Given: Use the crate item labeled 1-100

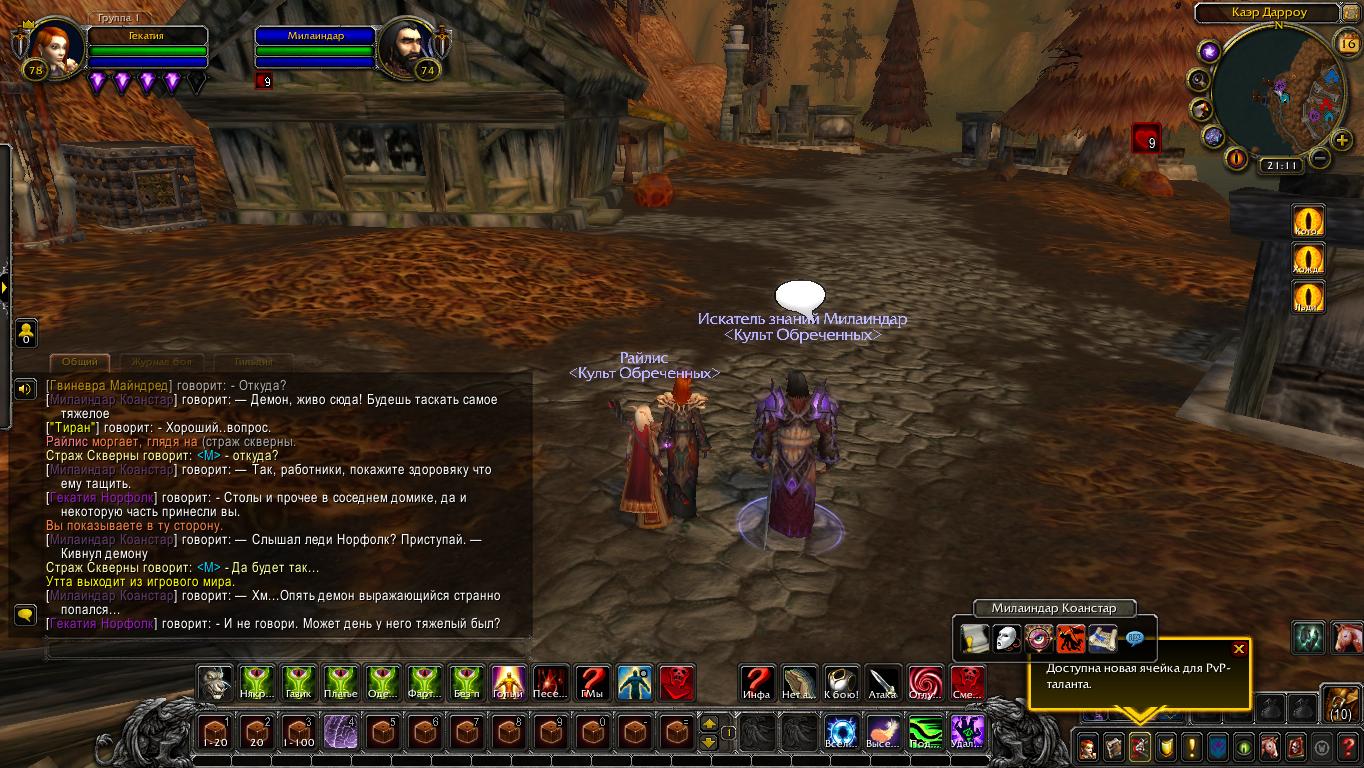Looking at the screenshot, I should 298,733.
